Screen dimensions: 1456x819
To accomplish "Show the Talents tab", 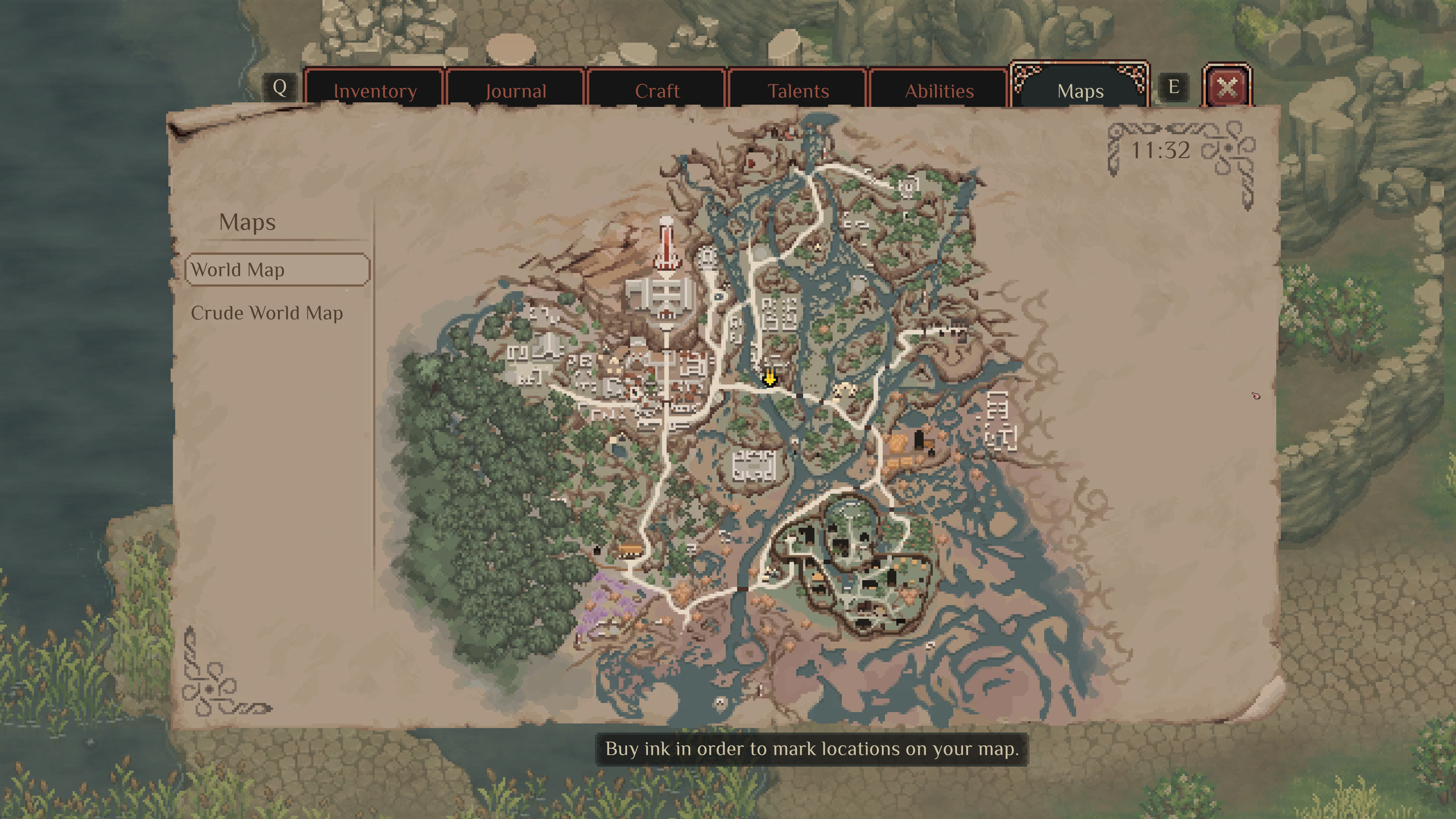I will coord(798,90).
